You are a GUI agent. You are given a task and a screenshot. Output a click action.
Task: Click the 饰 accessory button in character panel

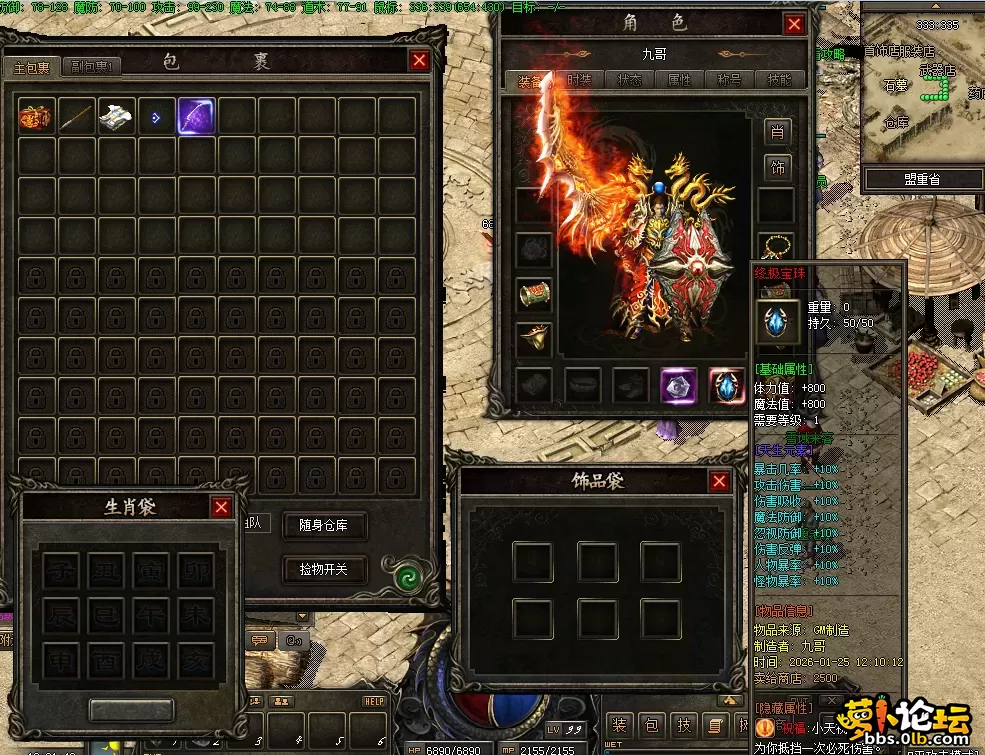[x=778, y=167]
